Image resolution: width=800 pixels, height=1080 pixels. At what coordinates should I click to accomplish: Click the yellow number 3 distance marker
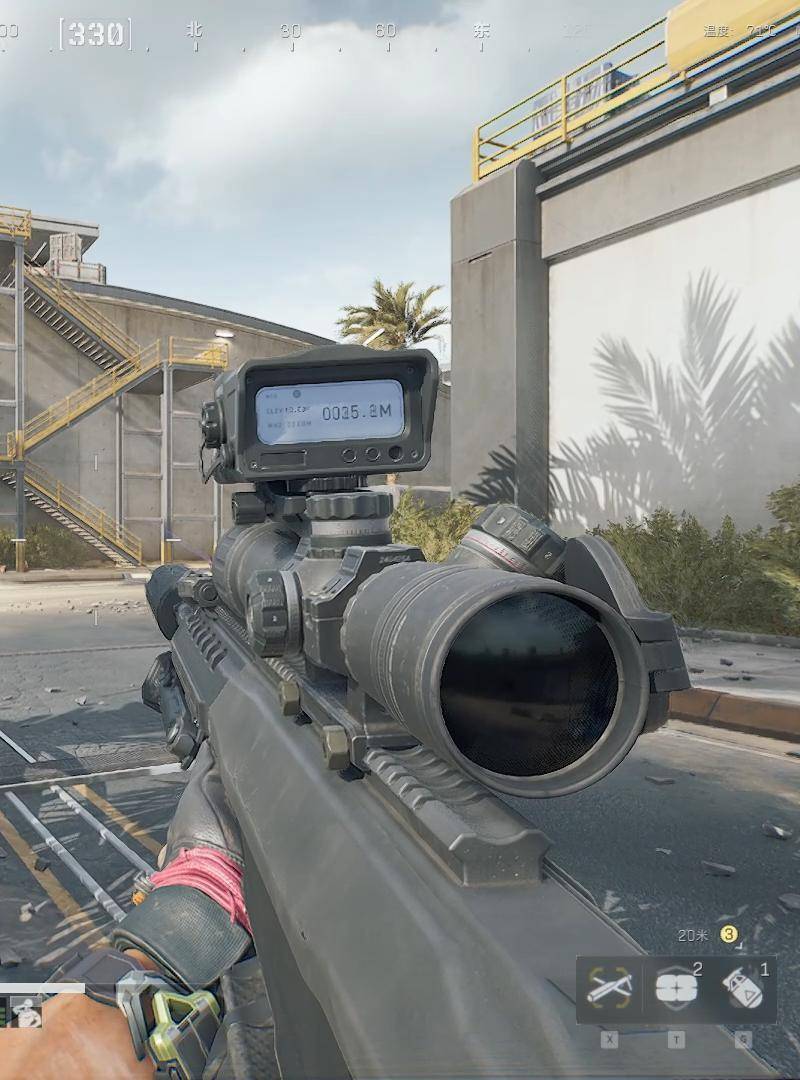pos(729,934)
